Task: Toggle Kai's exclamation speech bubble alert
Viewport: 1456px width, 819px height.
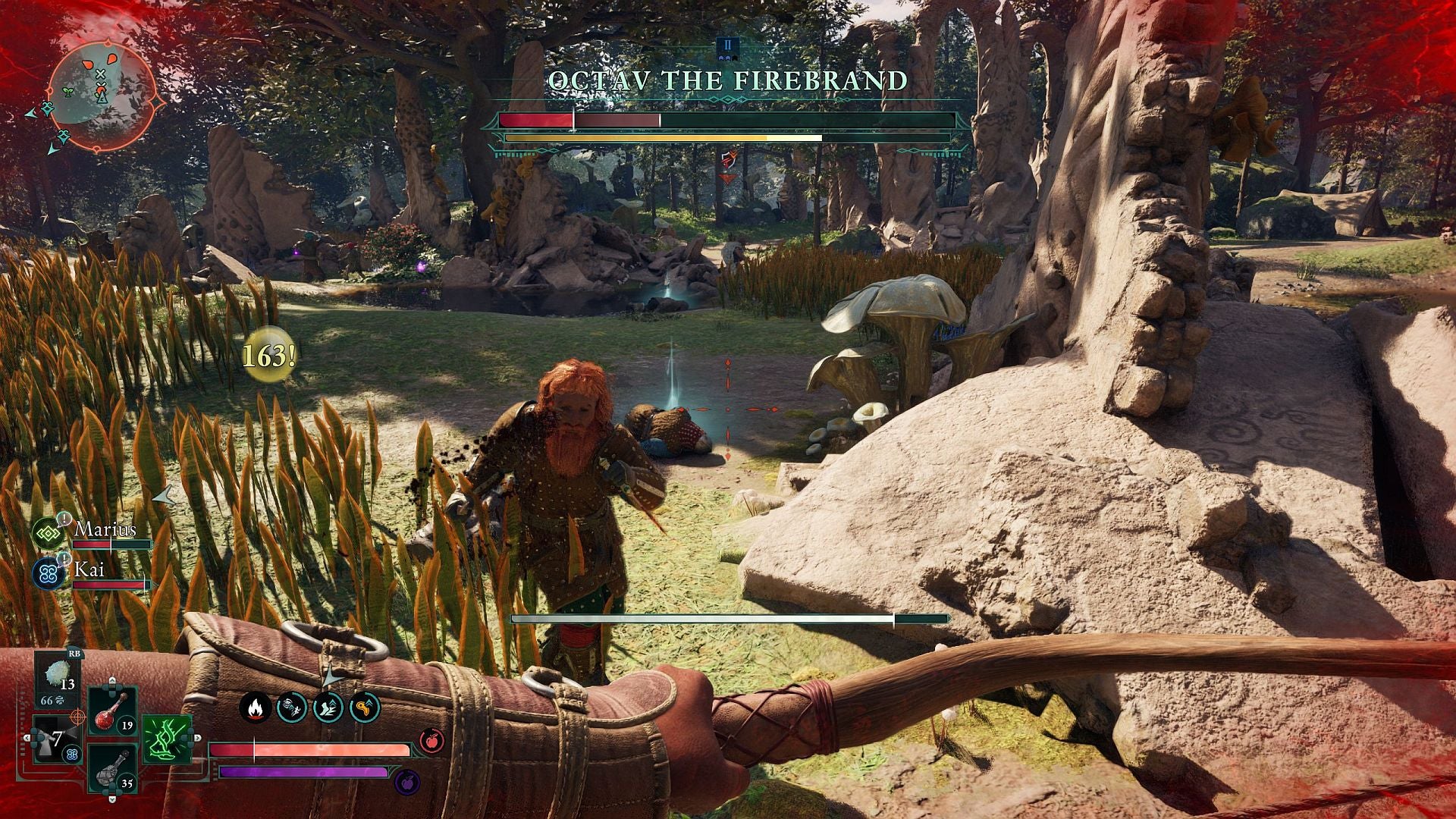Action: pyautogui.click(x=64, y=560)
